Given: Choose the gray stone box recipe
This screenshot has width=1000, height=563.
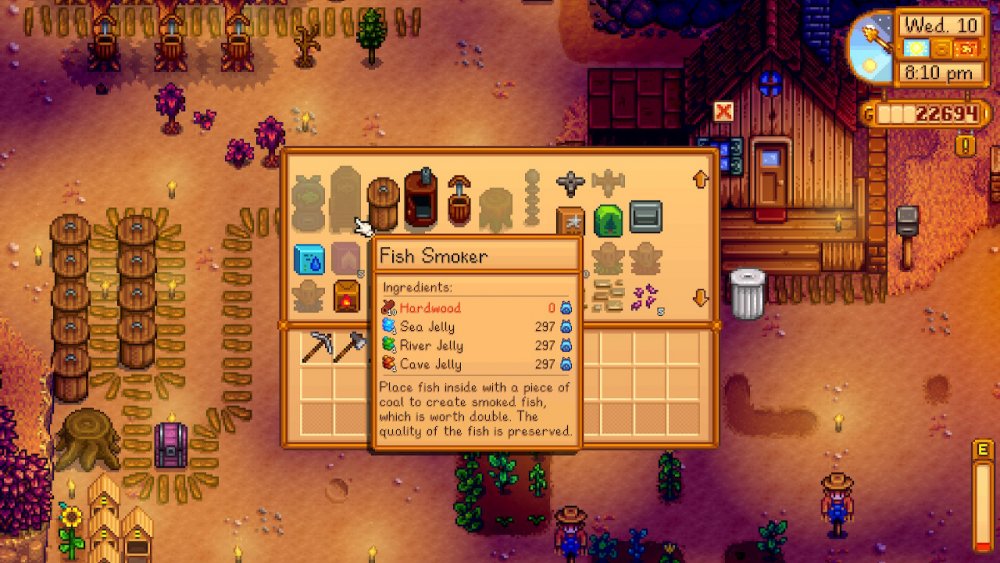Looking at the screenshot, I should tap(645, 216).
